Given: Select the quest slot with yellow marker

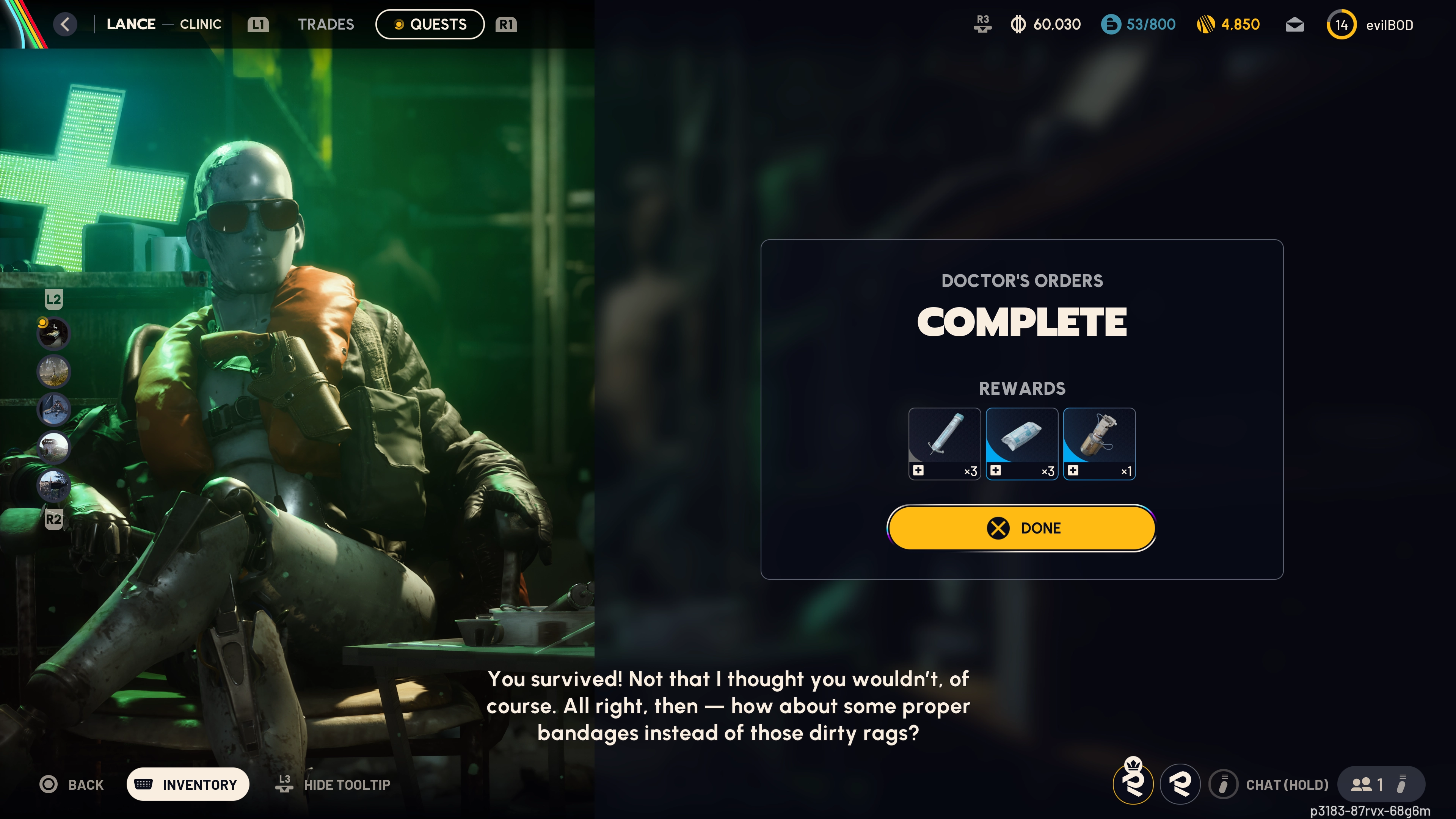Looking at the screenshot, I should pyautogui.click(x=53, y=334).
